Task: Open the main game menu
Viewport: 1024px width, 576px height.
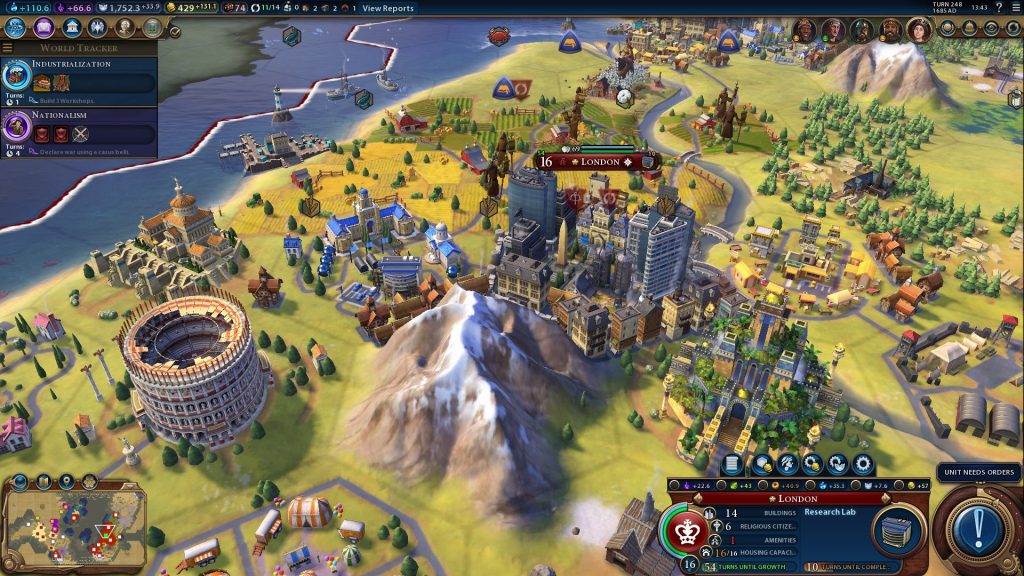Action: point(1014,8)
